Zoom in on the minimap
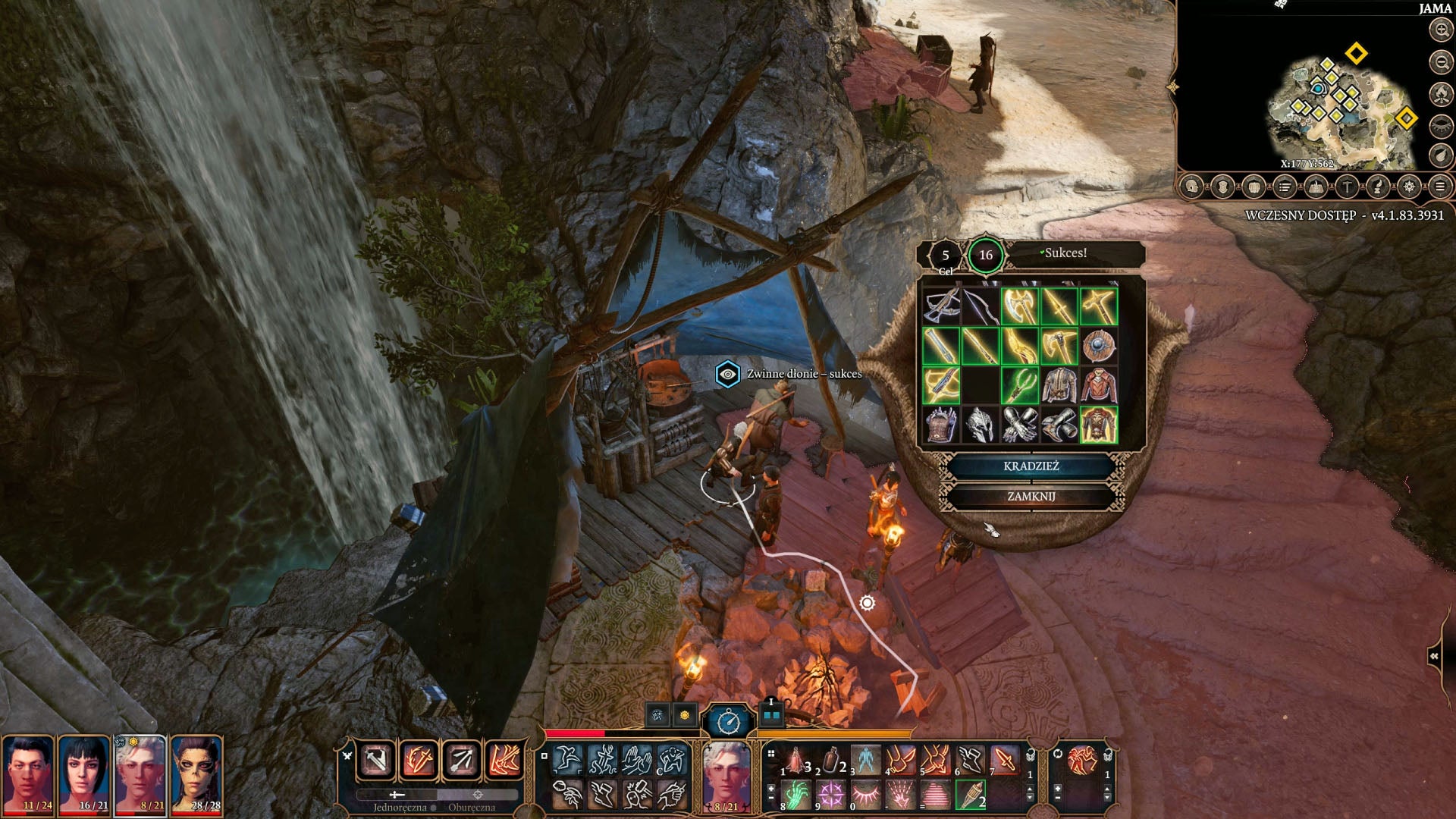This screenshot has height=819, width=1456. click(x=1440, y=30)
